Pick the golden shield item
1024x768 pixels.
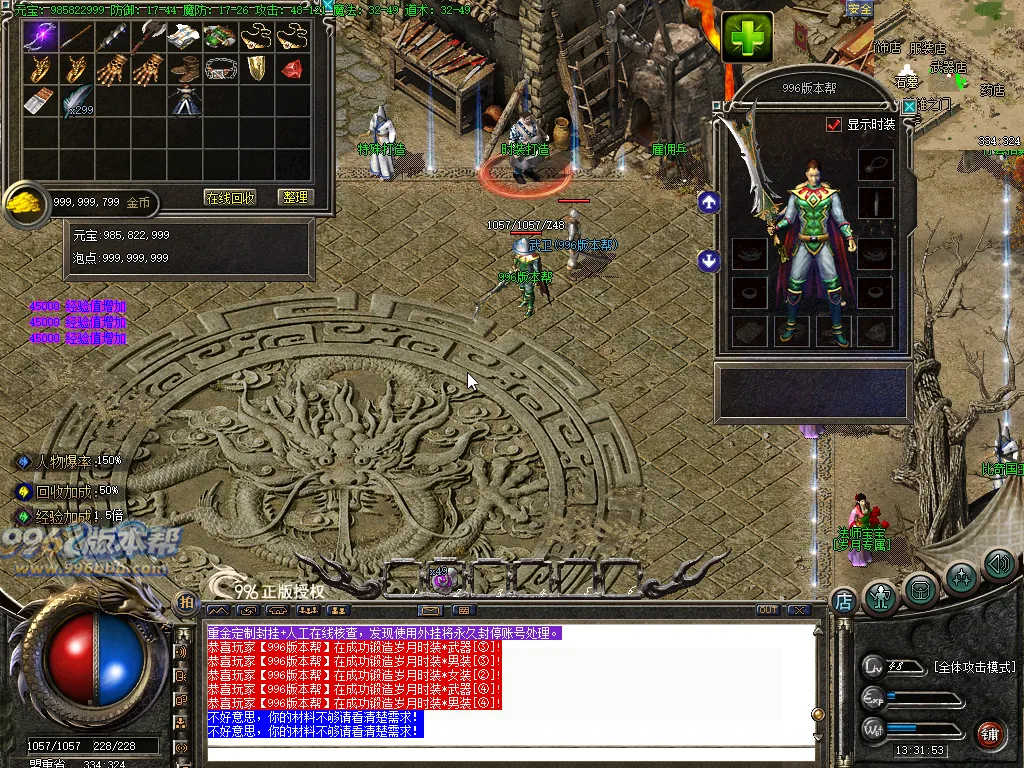coord(256,69)
